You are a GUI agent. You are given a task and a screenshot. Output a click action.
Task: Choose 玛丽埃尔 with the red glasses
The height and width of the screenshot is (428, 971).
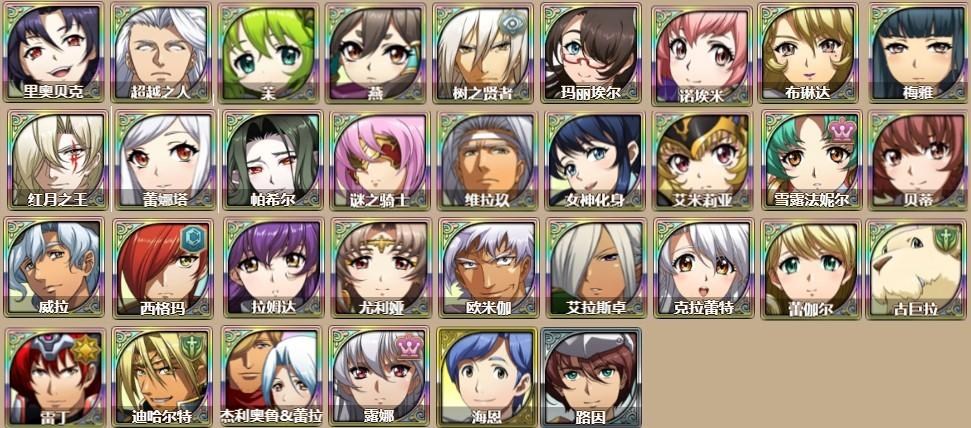(591, 50)
